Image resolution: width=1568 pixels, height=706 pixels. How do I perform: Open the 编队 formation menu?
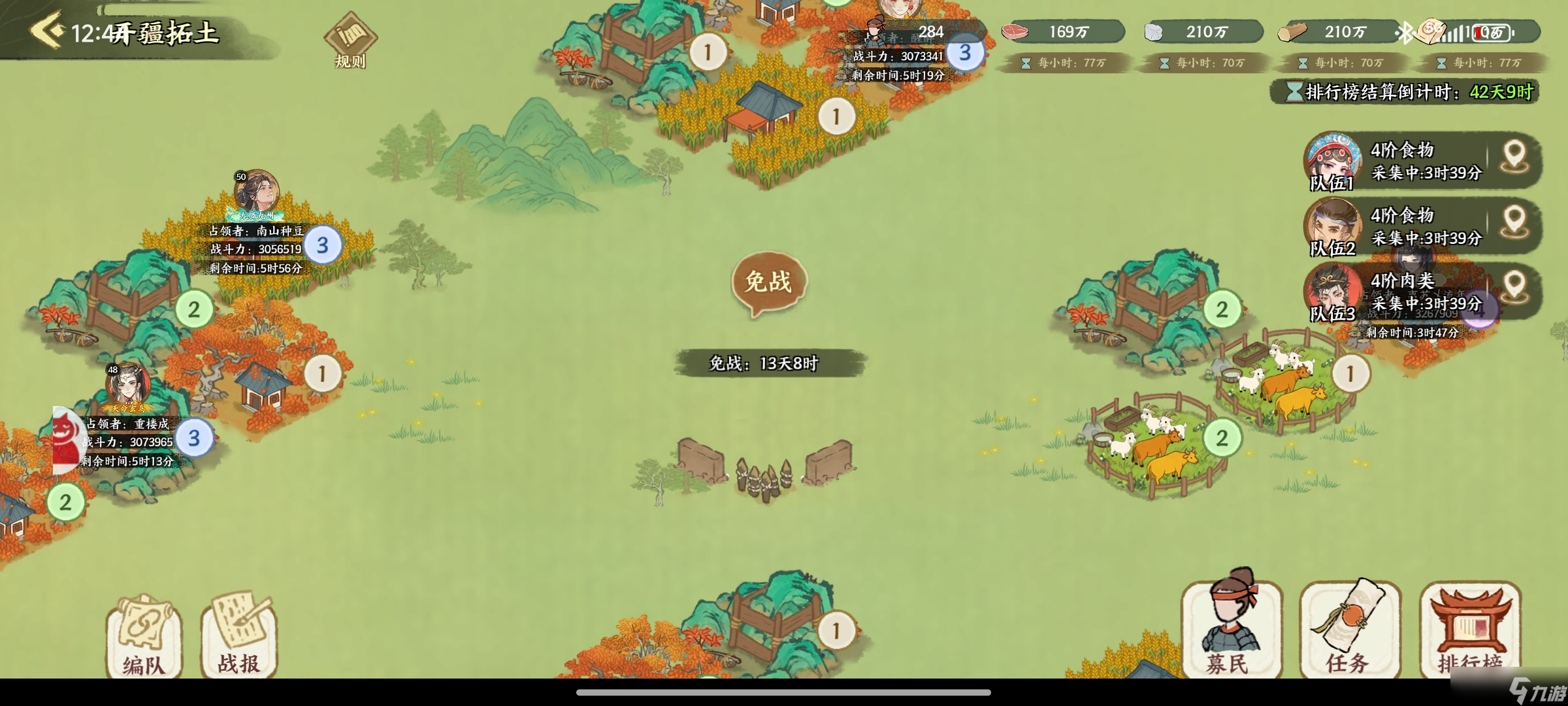pos(143,636)
